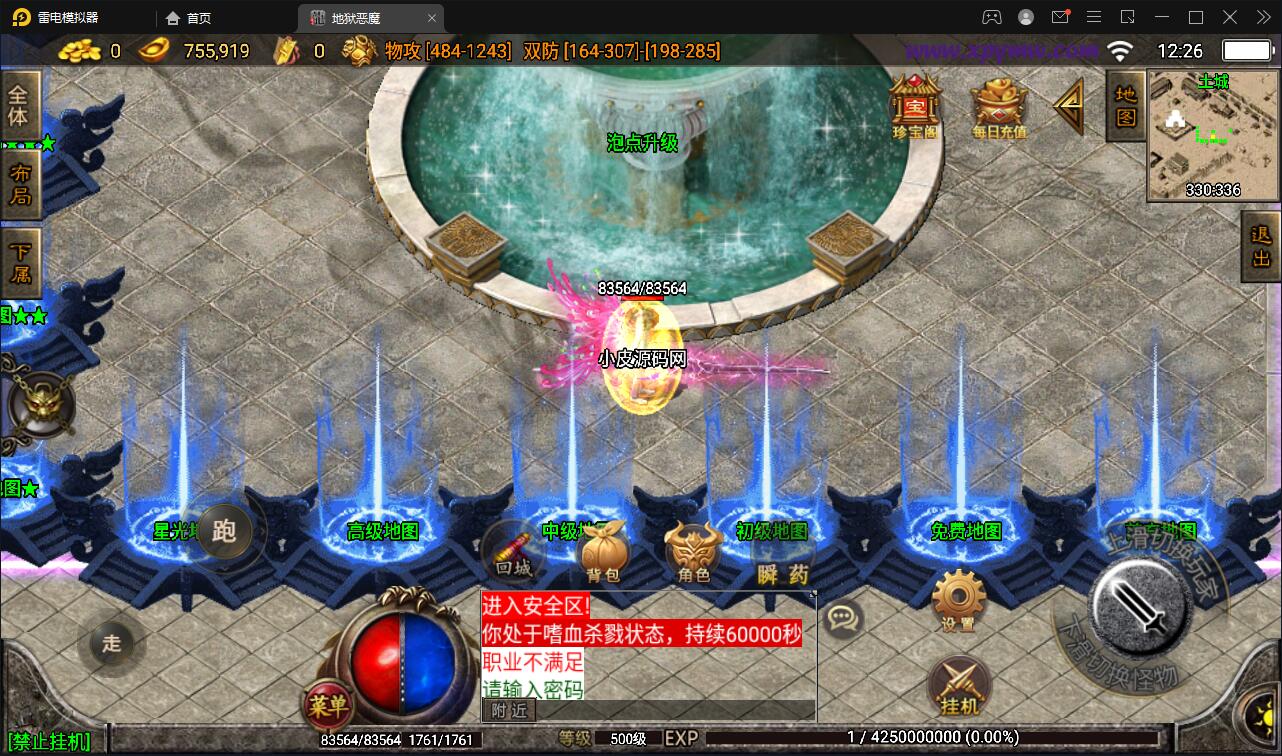This screenshot has height=756, width=1282.
Task: Open the 每日充值 daily recharge gold icon
Action: (x=997, y=105)
